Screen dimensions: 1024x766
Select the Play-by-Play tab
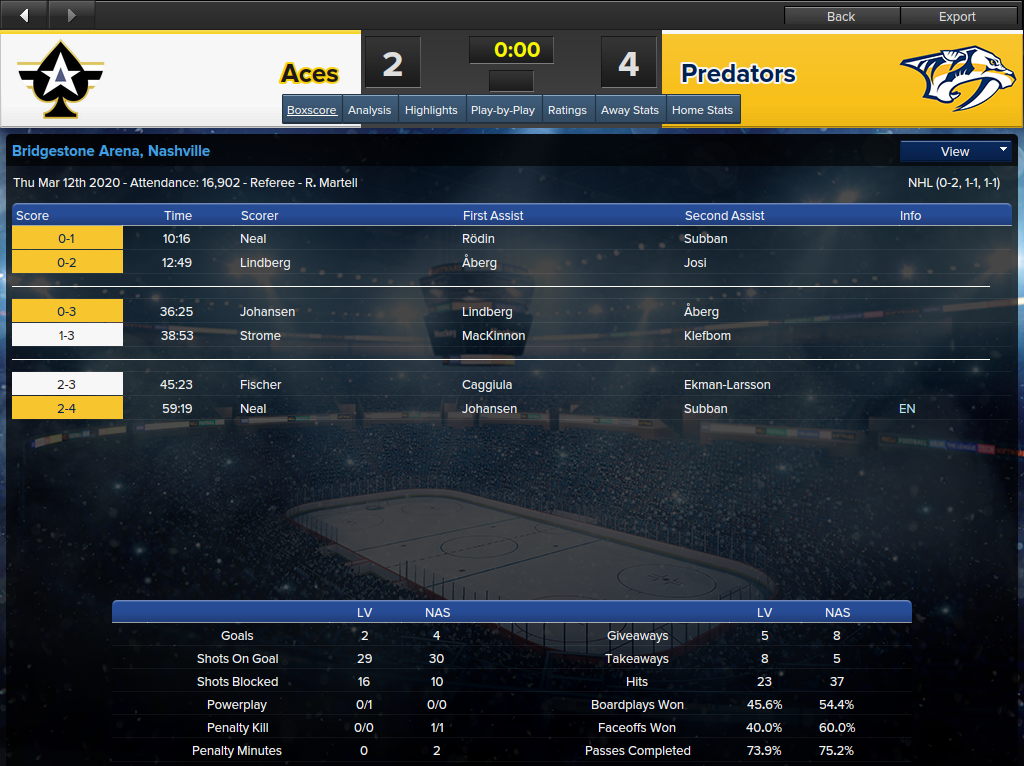click(502, 110)
